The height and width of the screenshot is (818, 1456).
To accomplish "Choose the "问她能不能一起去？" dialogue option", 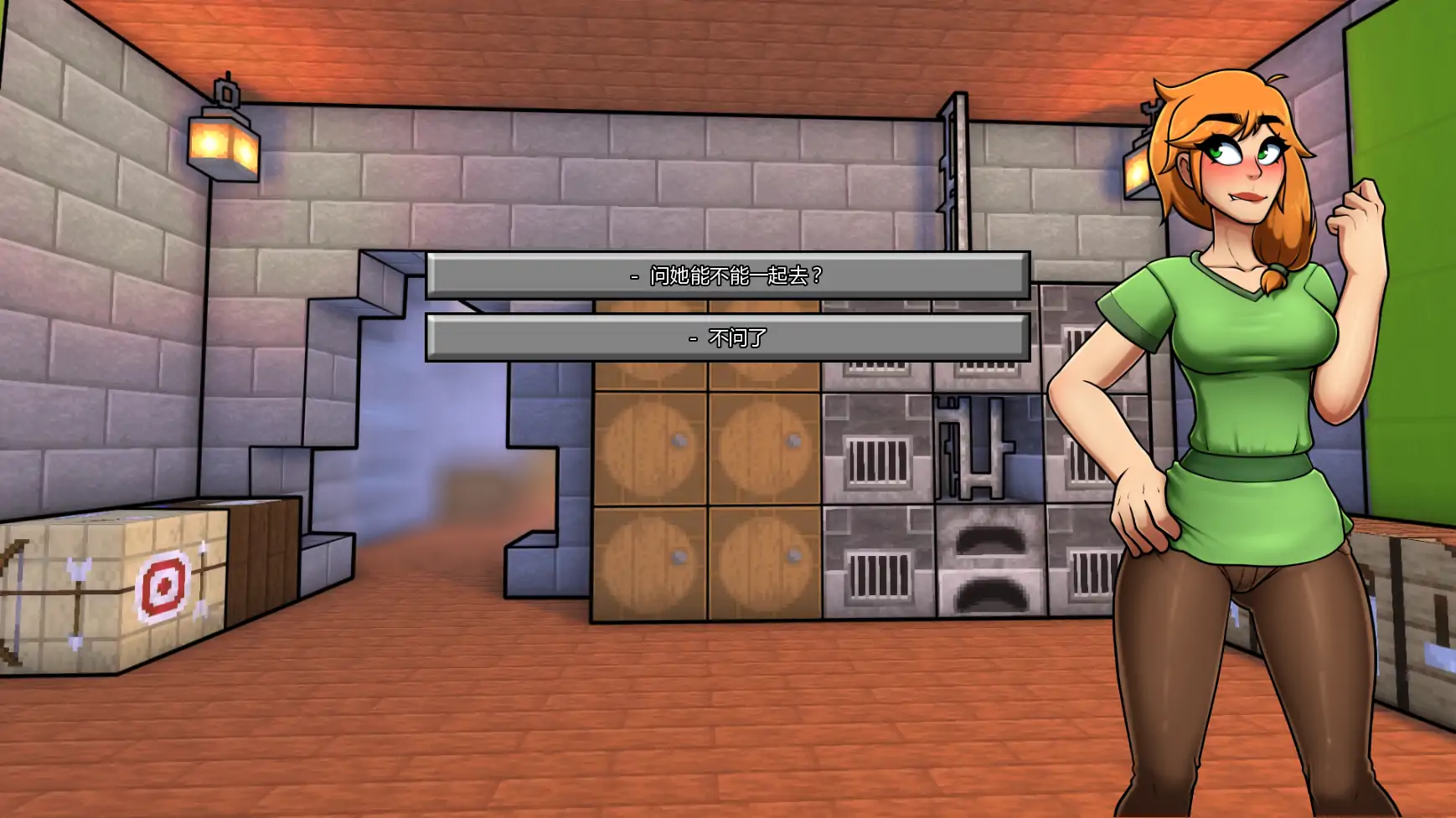I will coord(727,275).
